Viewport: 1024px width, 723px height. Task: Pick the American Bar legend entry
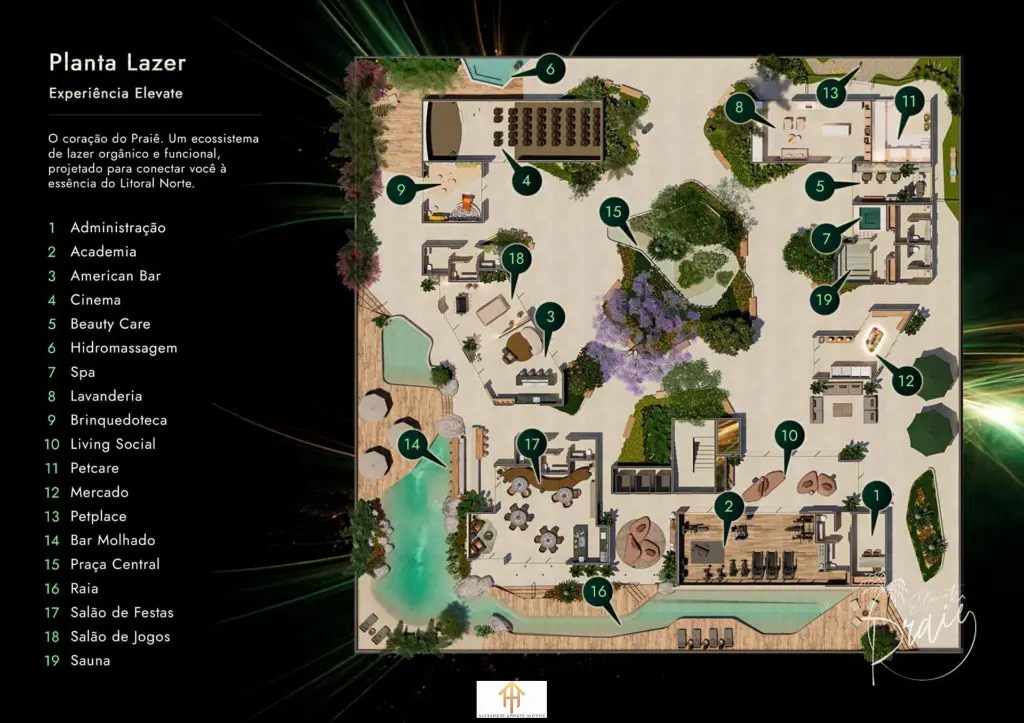point(115,276)
